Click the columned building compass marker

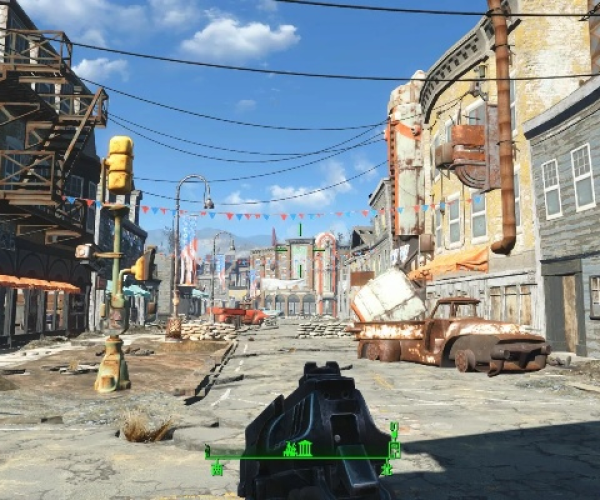tap(305, 448)
